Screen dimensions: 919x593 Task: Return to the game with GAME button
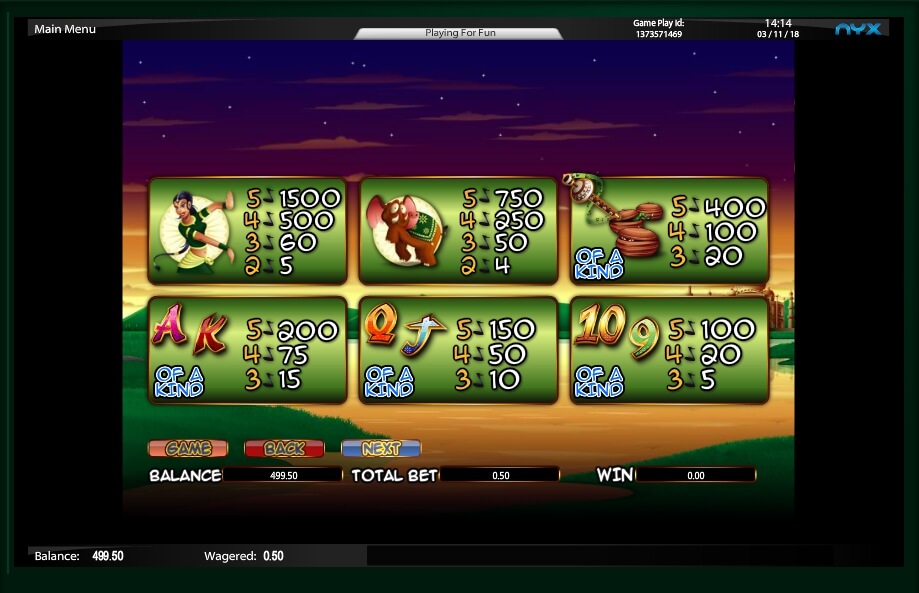(187, 449)
